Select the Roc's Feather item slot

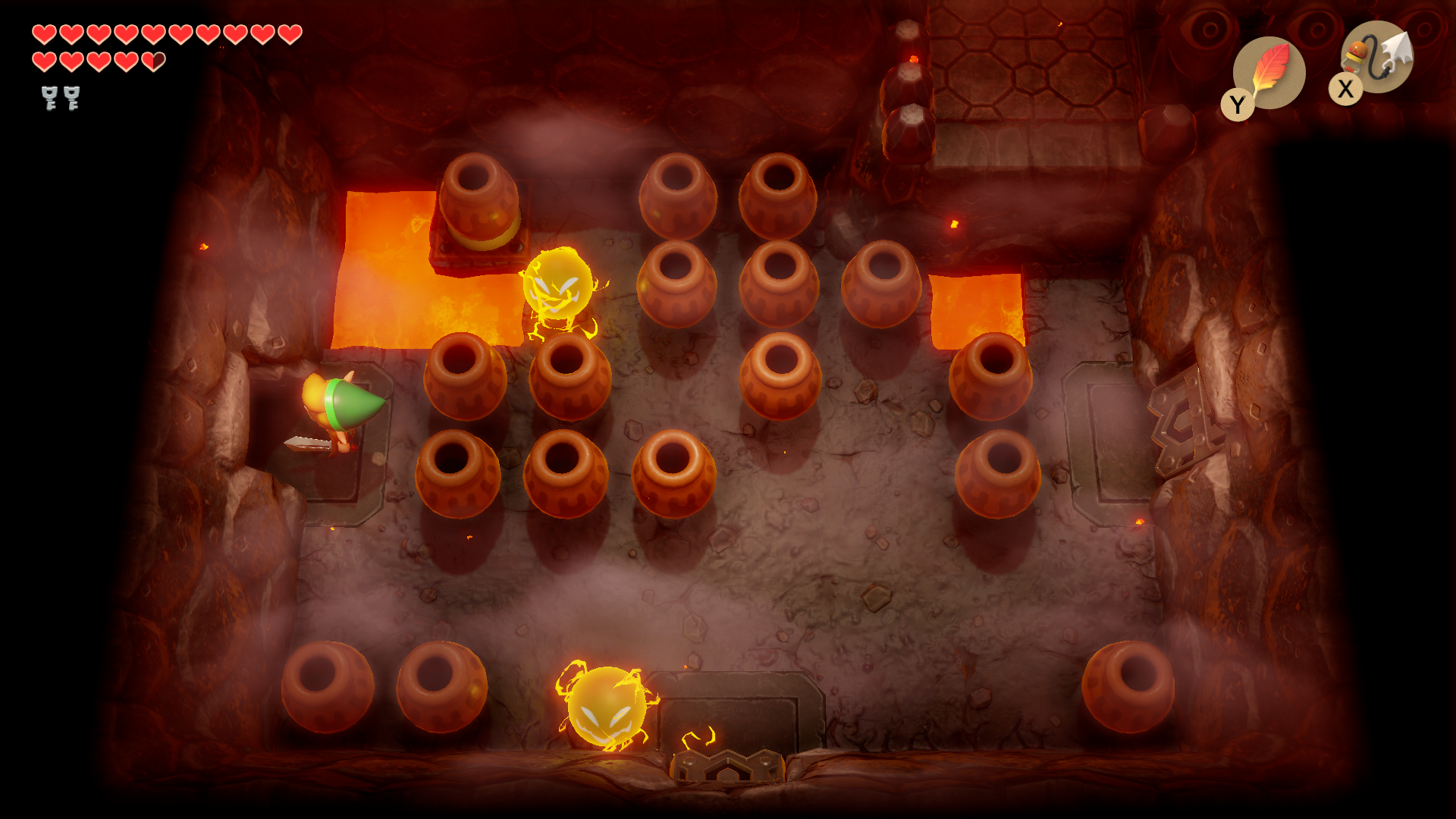pos(1269,73)
